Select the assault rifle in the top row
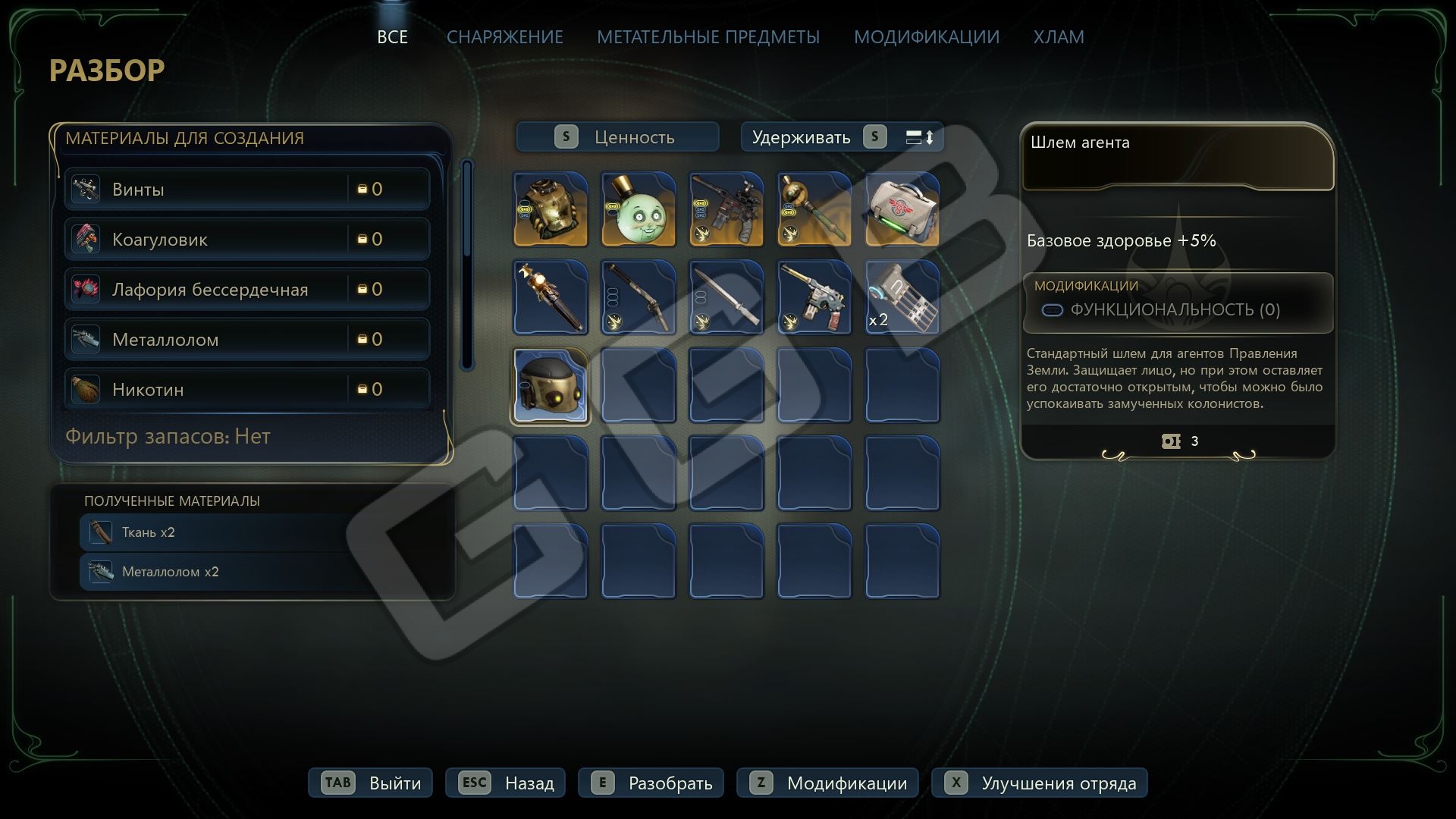The width and height of the screenshot is (1456, 819). point(726,209)
